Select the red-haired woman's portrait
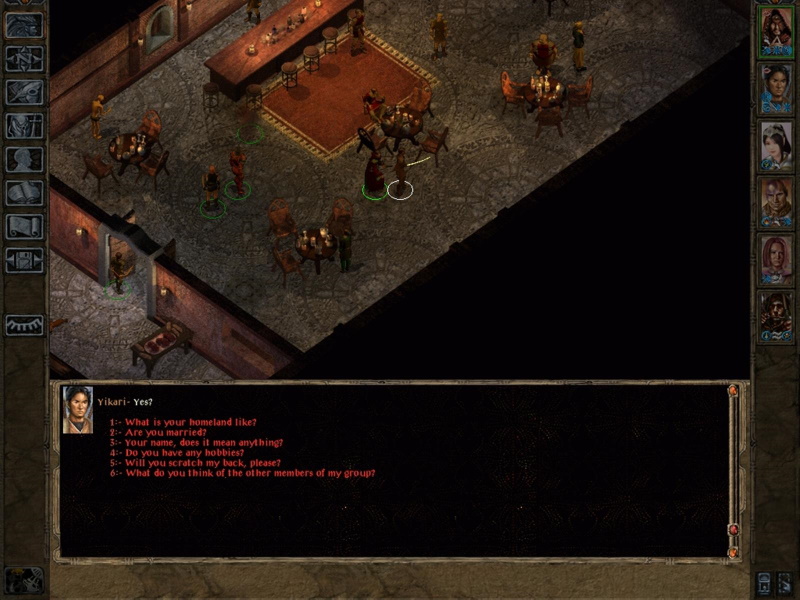Viewport: 800px width, 600px height. (775, 260)
